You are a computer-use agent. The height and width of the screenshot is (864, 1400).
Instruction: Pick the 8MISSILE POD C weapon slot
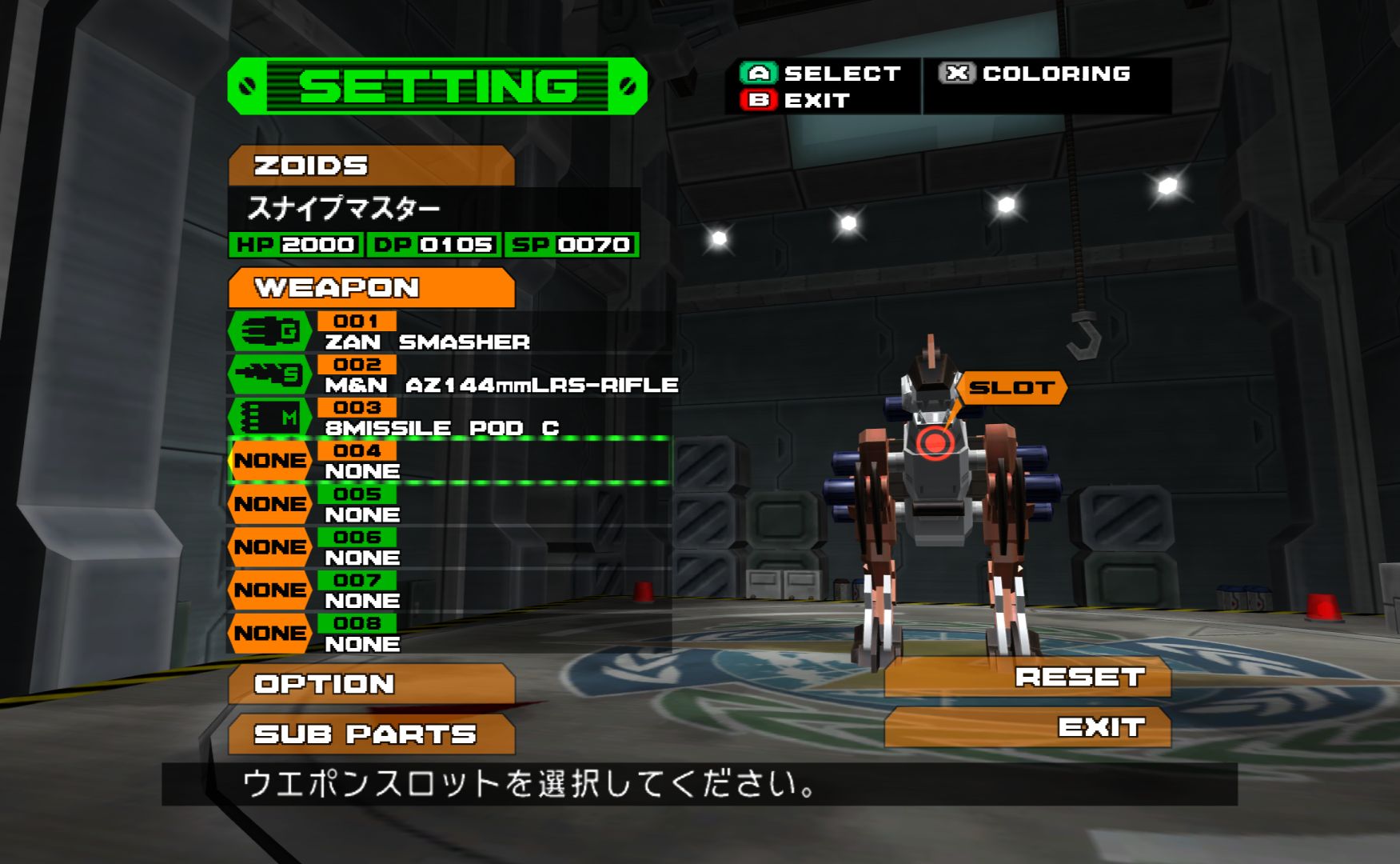click(x=448, y=418)
